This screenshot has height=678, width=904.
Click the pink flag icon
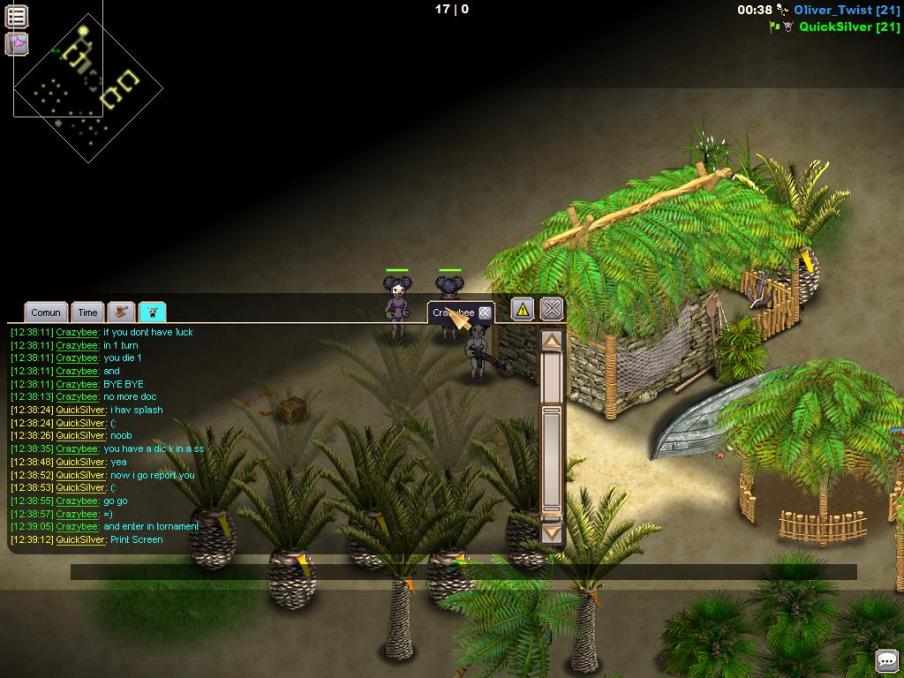(17, 44)
